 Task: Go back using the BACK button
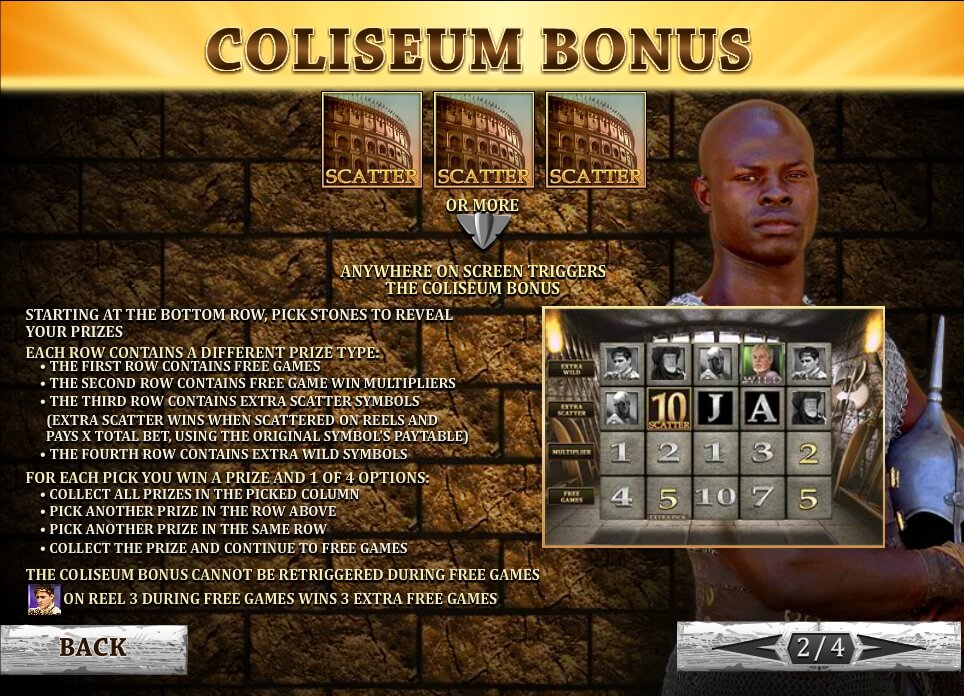click(93, 648)
